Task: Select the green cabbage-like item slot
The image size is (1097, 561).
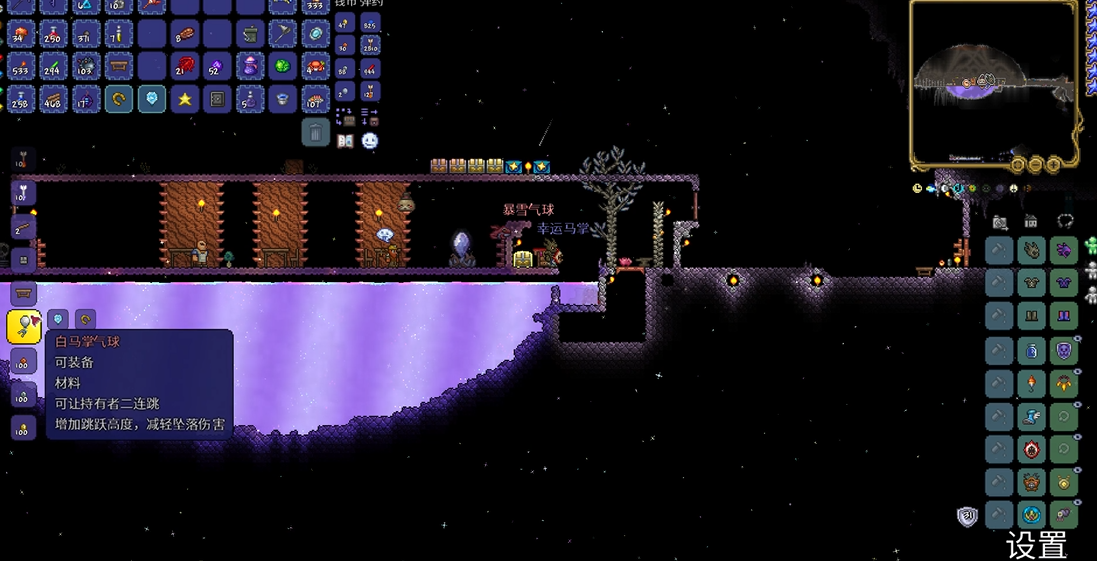Action: point(283,67)
